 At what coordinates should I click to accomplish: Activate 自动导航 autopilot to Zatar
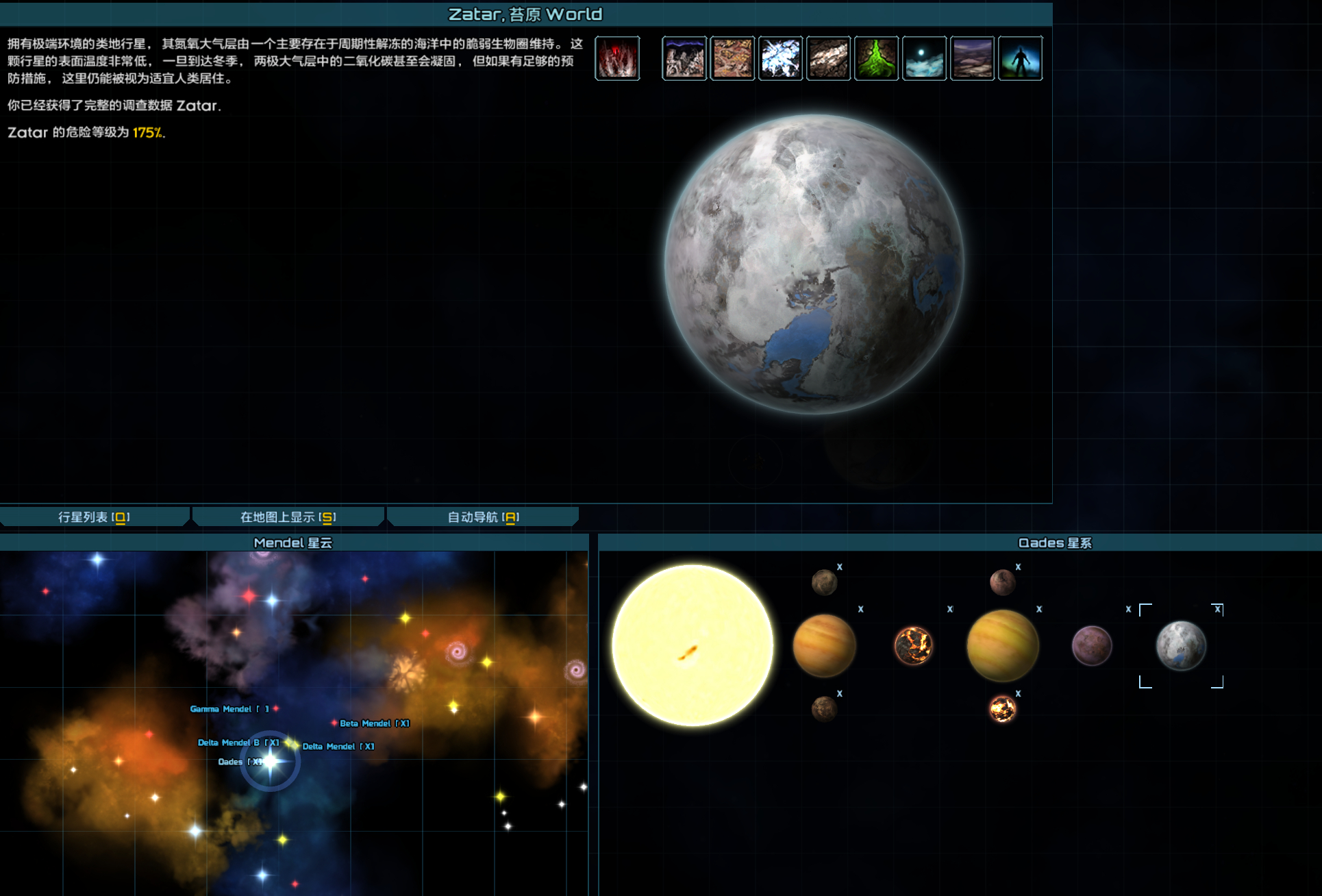tap(483, 517)
